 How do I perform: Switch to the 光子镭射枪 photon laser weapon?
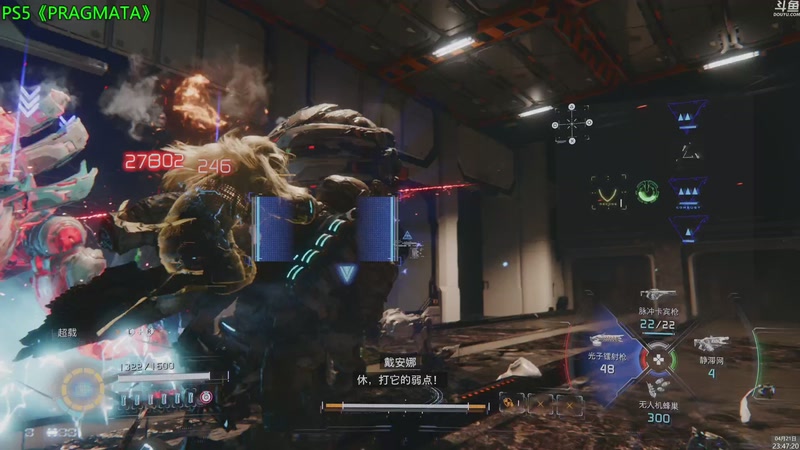[607, 359]
